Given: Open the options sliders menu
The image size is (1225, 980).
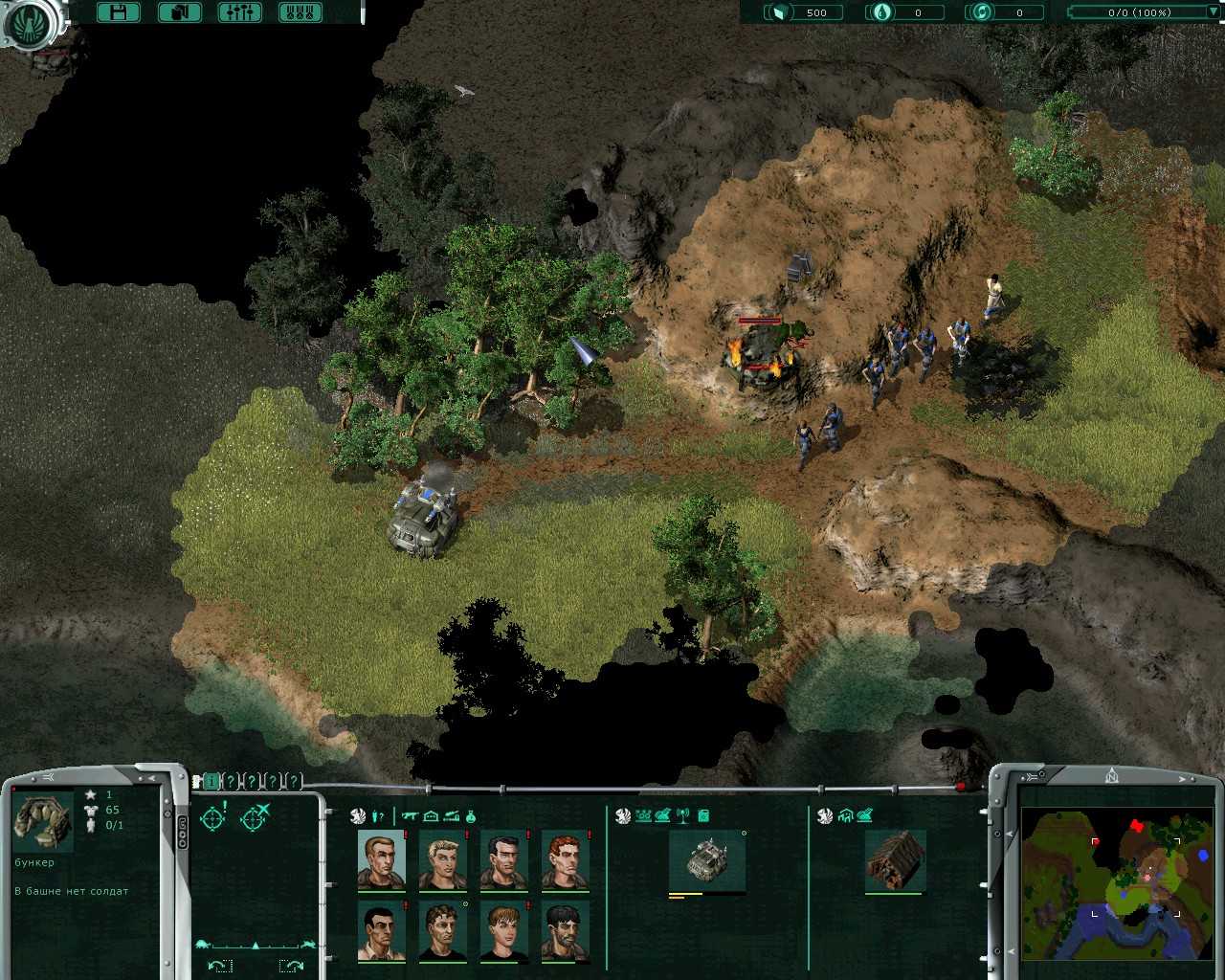Looking at the screenshot, I should [x=239, y=12].
